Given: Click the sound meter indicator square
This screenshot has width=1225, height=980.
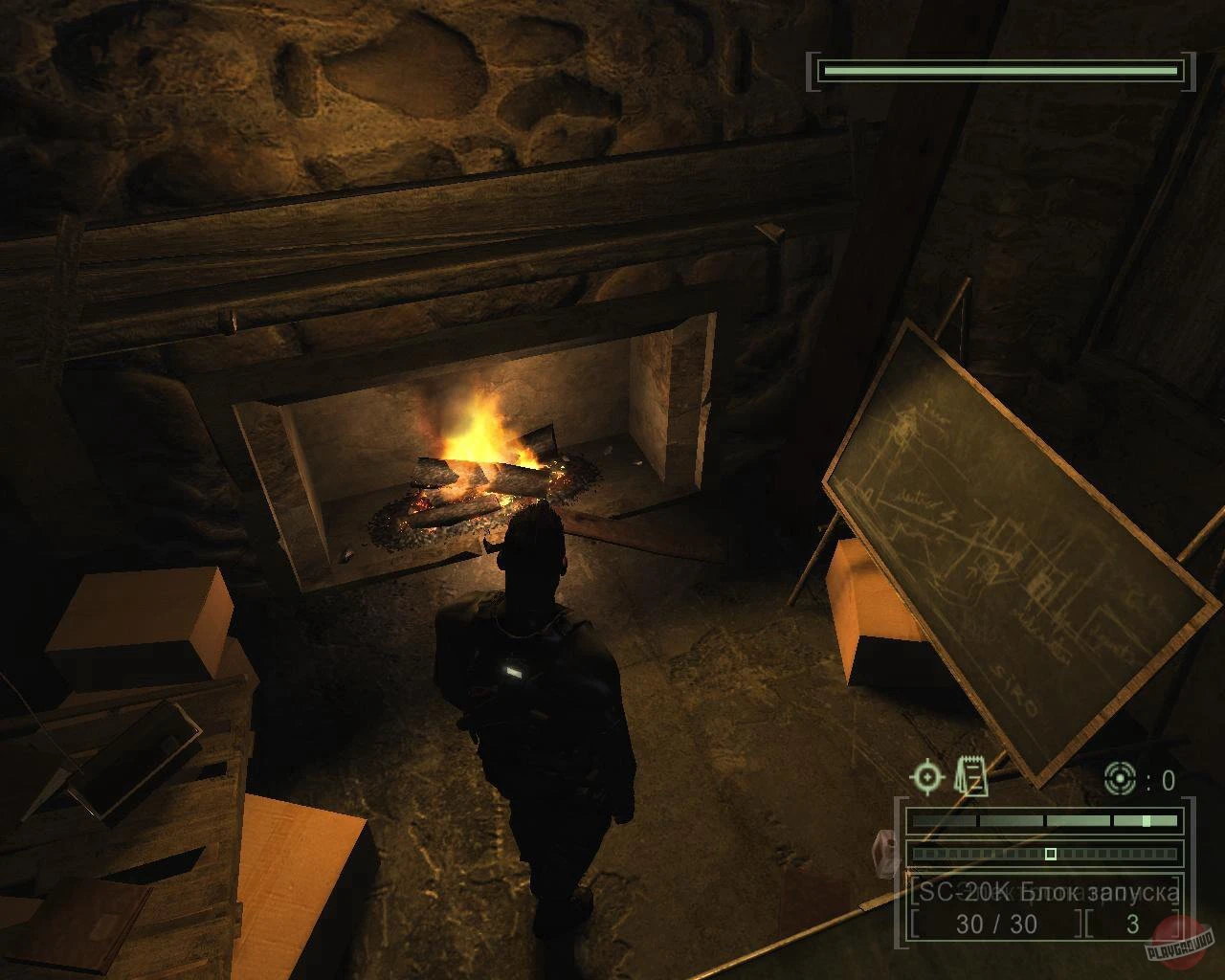Looking at the screenshot, I should pos(1050,854).
